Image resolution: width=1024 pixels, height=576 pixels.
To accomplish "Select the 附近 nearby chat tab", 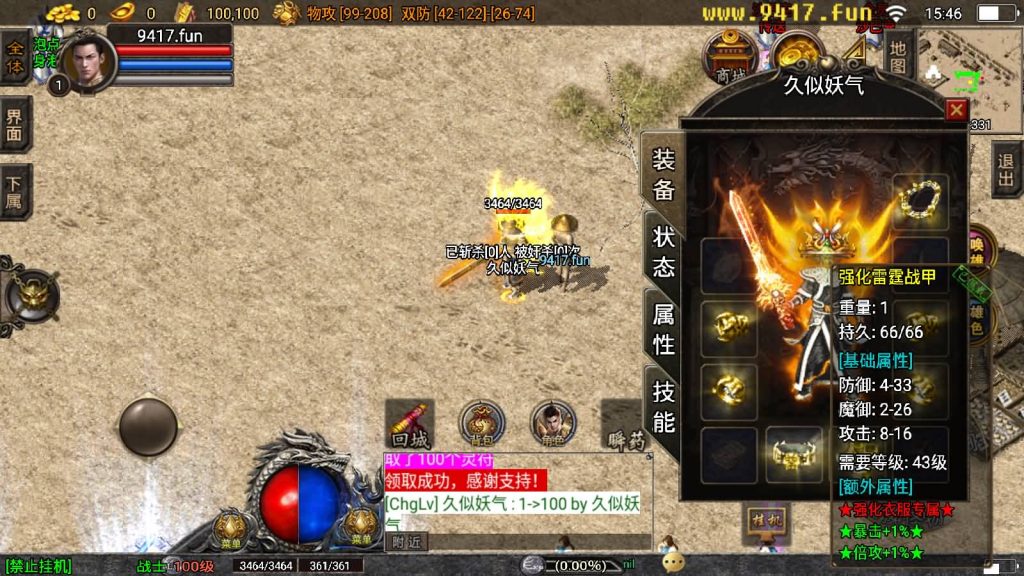I will click(406, 541).
